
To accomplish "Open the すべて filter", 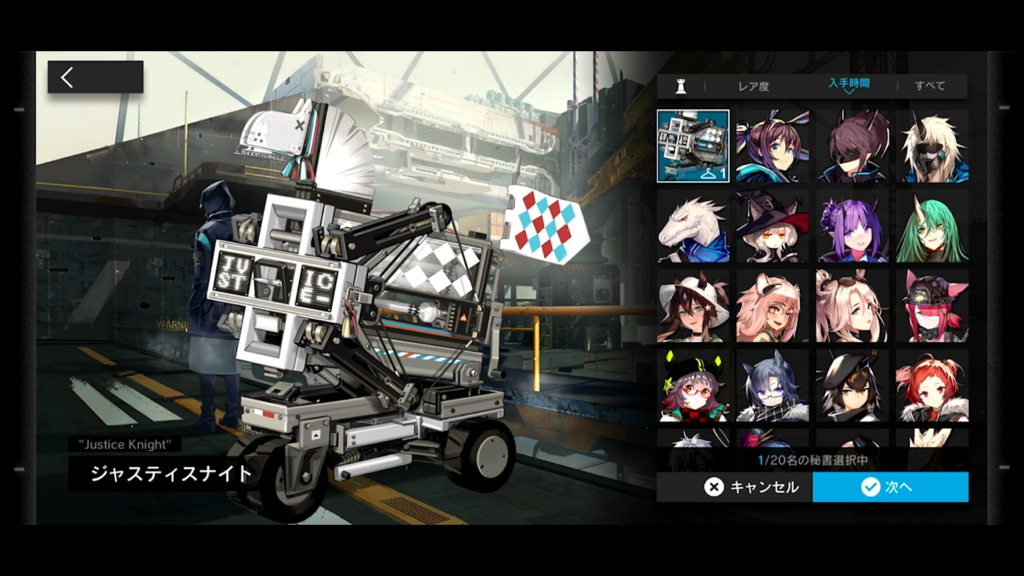I will point(930,86).
